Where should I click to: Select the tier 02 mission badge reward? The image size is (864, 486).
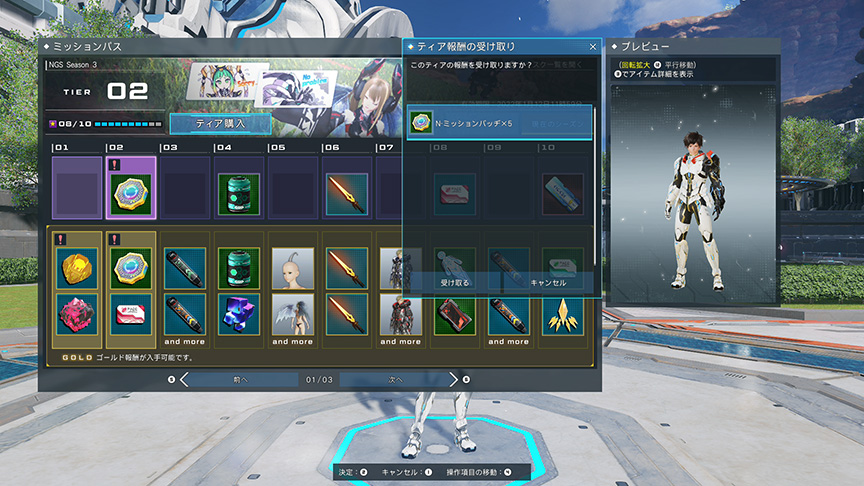tap(131, 189)
